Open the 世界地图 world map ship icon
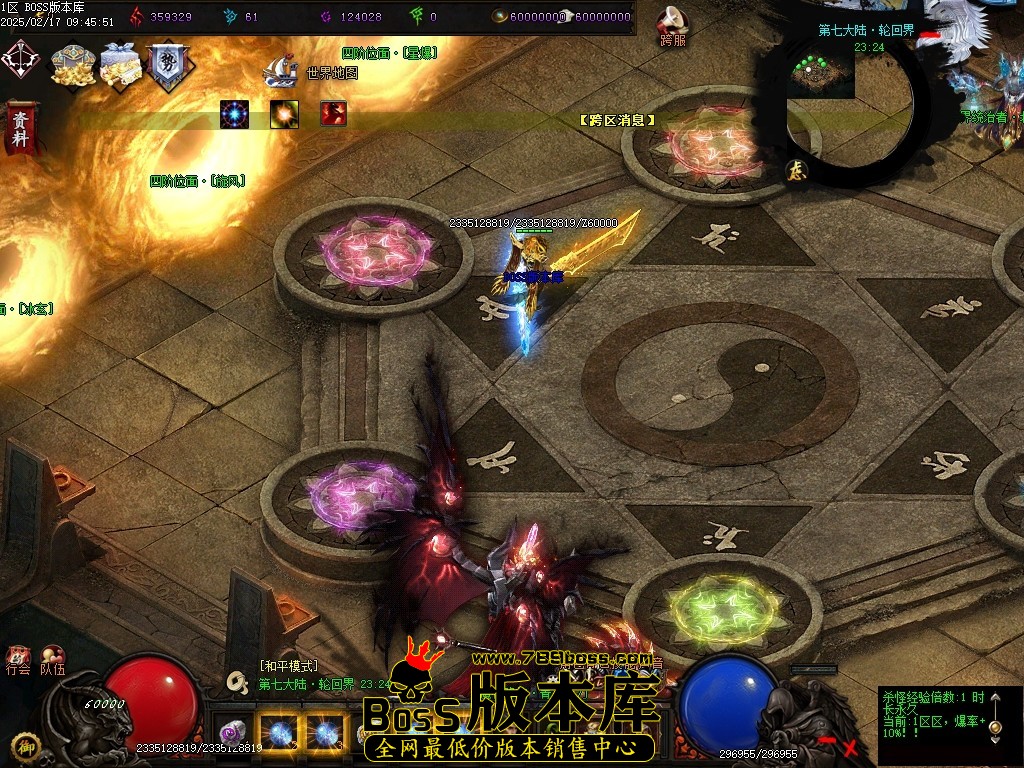1024x768 pixels. pyautogui.click(x=280, y=69)
